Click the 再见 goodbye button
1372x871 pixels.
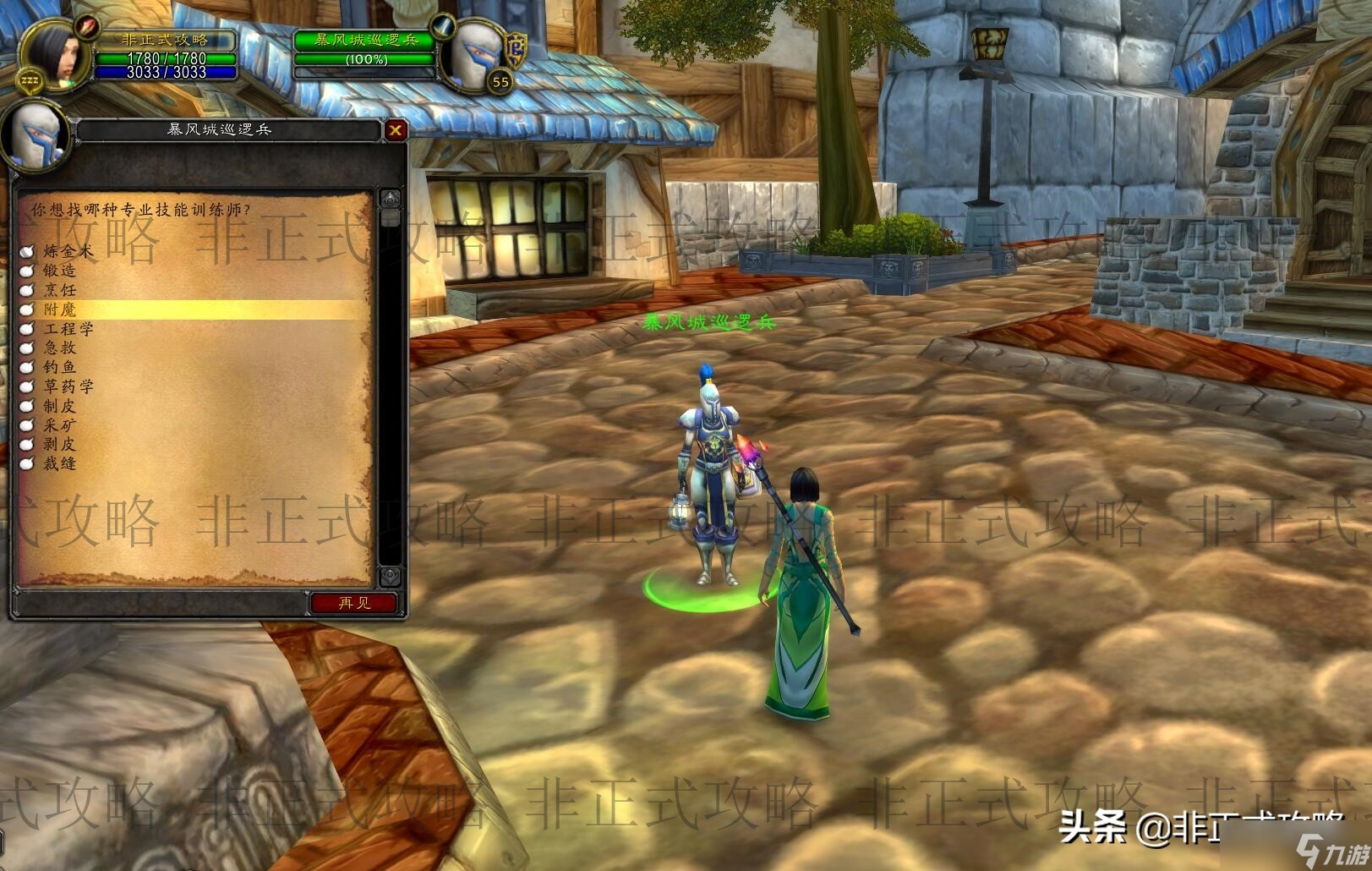coord(354,603)
